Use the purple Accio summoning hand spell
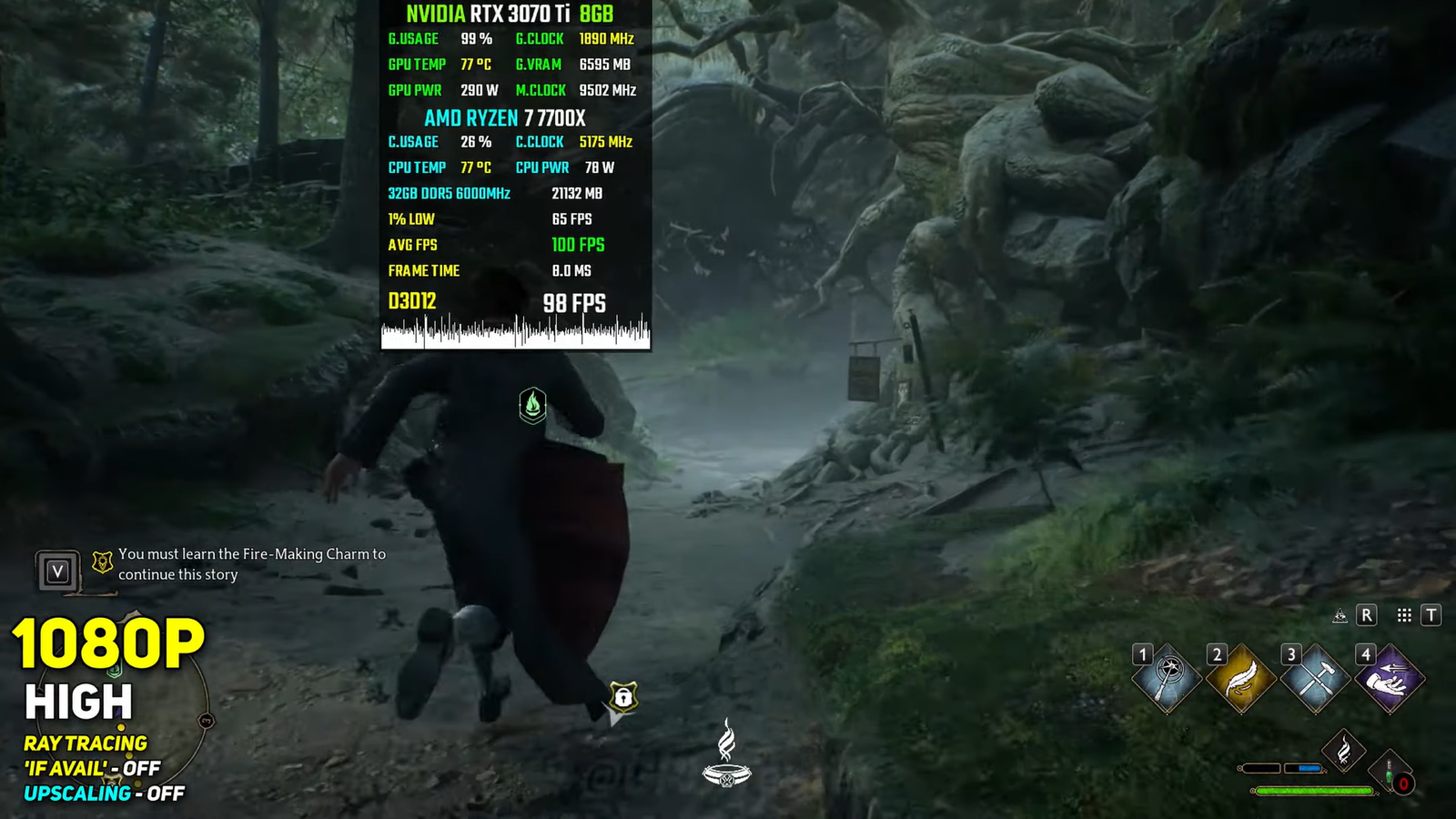 tap(1390, 679)
